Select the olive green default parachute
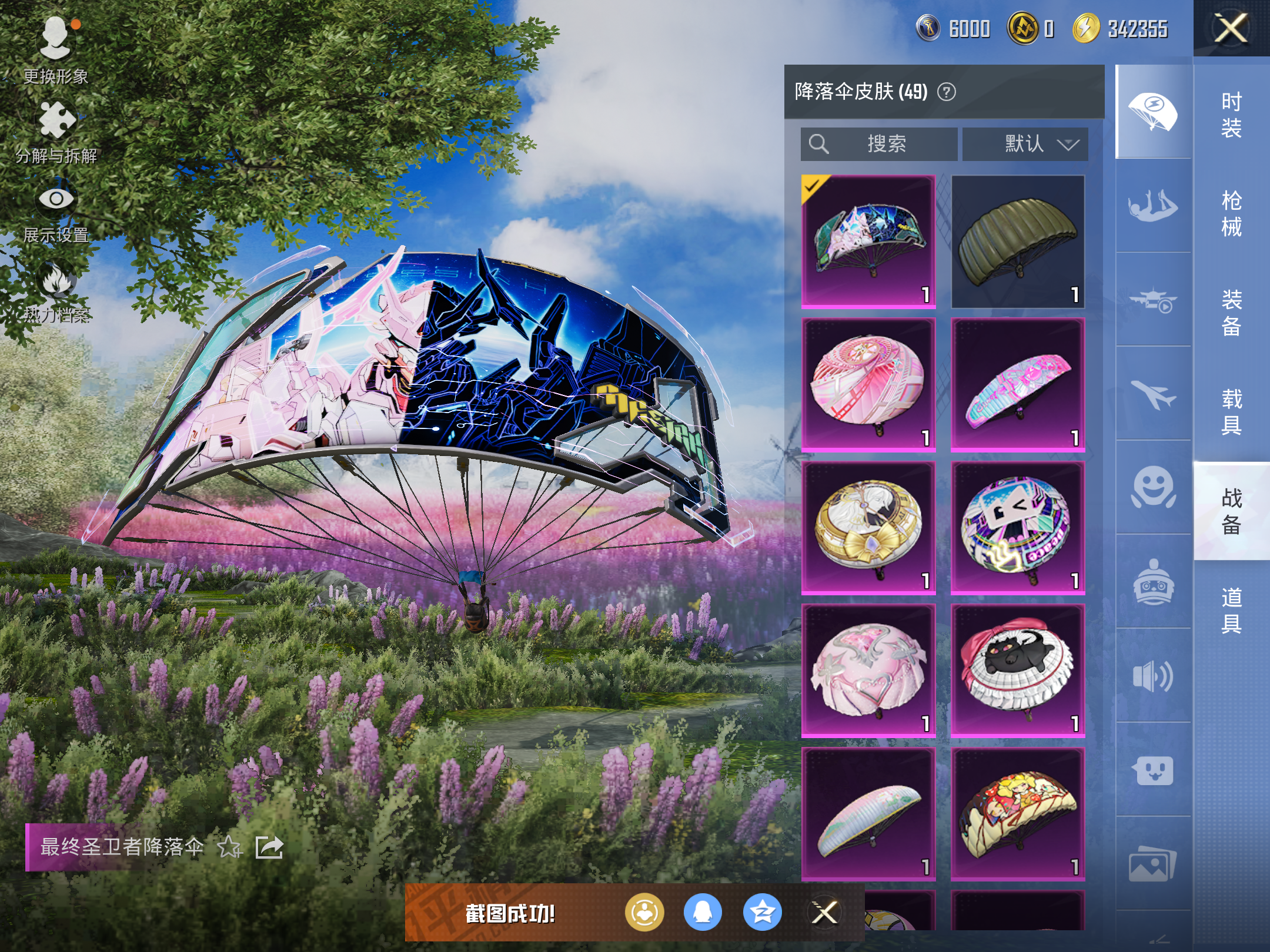 pyautogui.click(x=1018, y=242)
